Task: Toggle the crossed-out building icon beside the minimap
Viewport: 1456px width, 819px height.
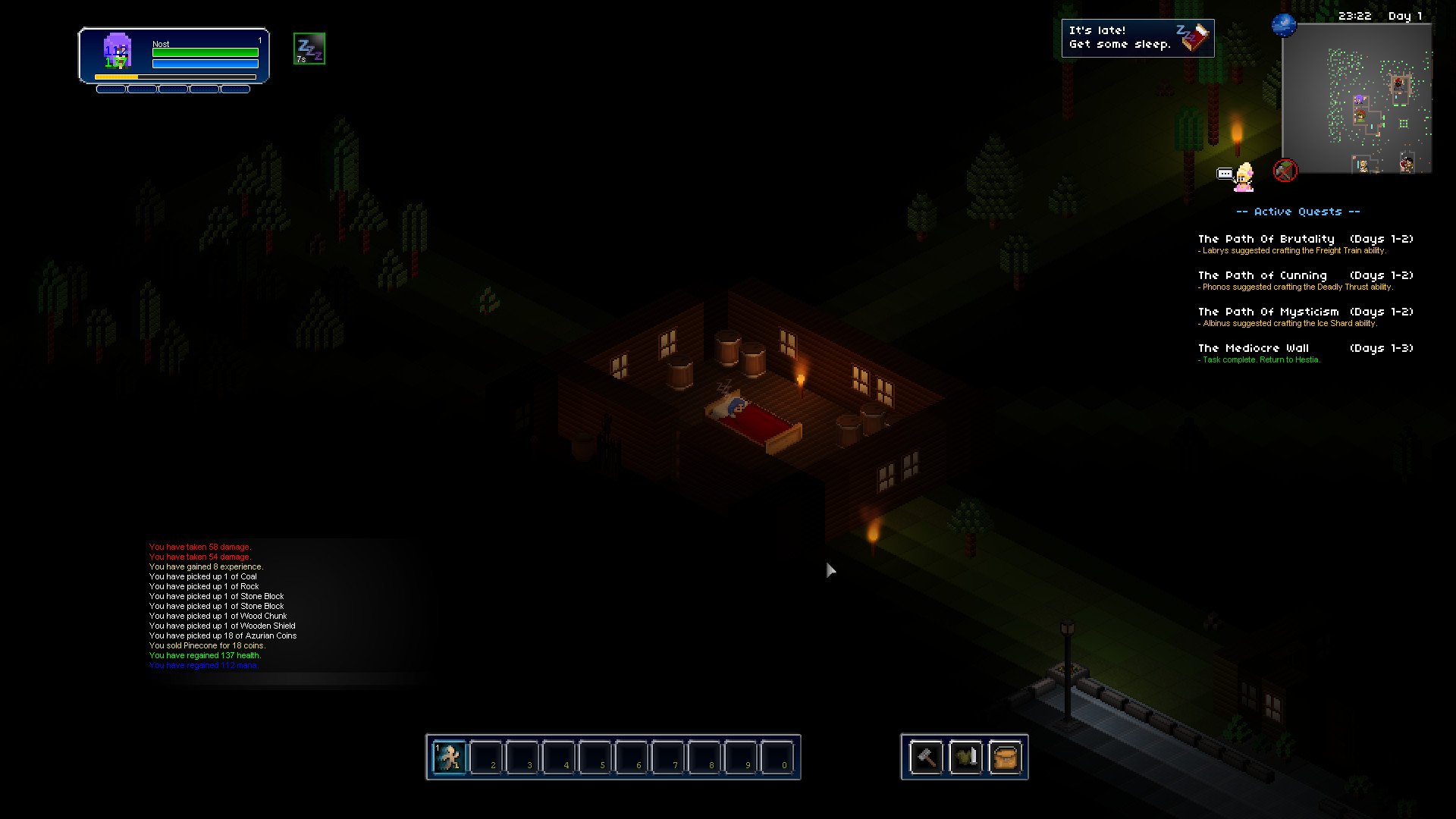Action: click(1285, 171)
